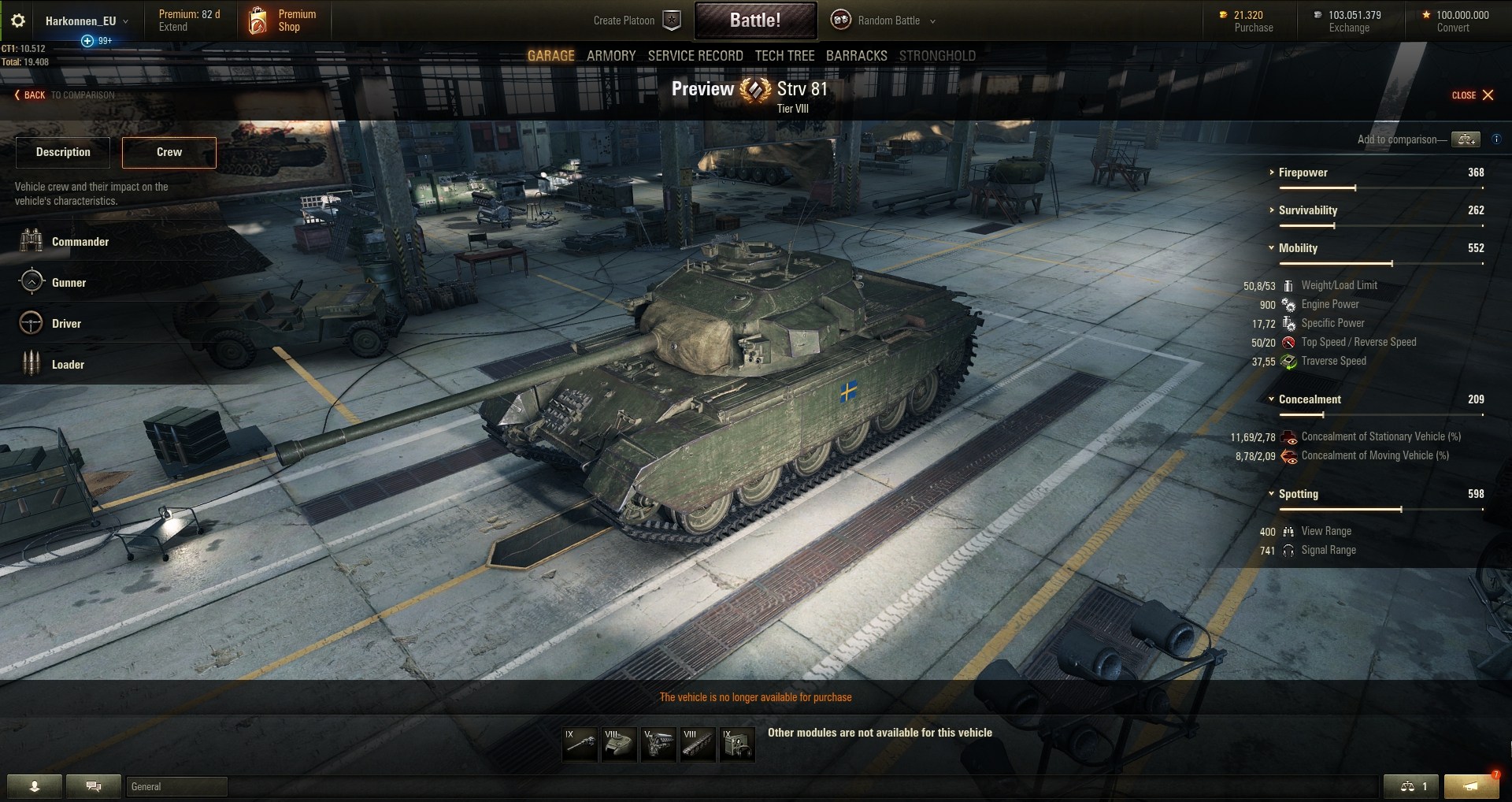Open the Barracks tab
1512x802 pixels.
pyautogui.click(x=856, y=56)
